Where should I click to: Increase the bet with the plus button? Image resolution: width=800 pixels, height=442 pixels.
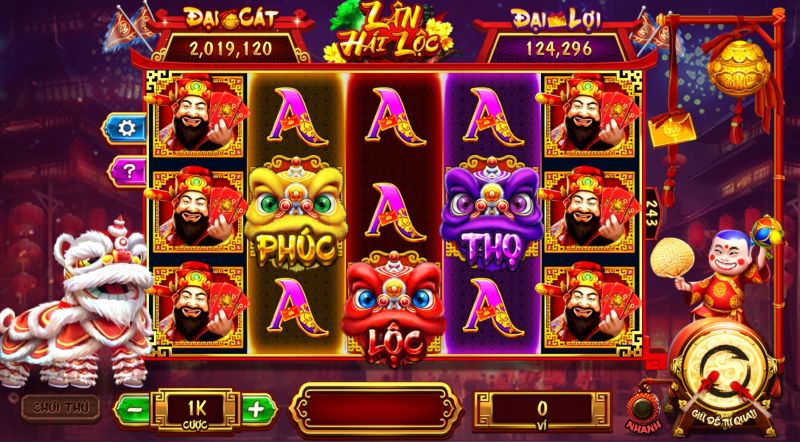[257, 408]
